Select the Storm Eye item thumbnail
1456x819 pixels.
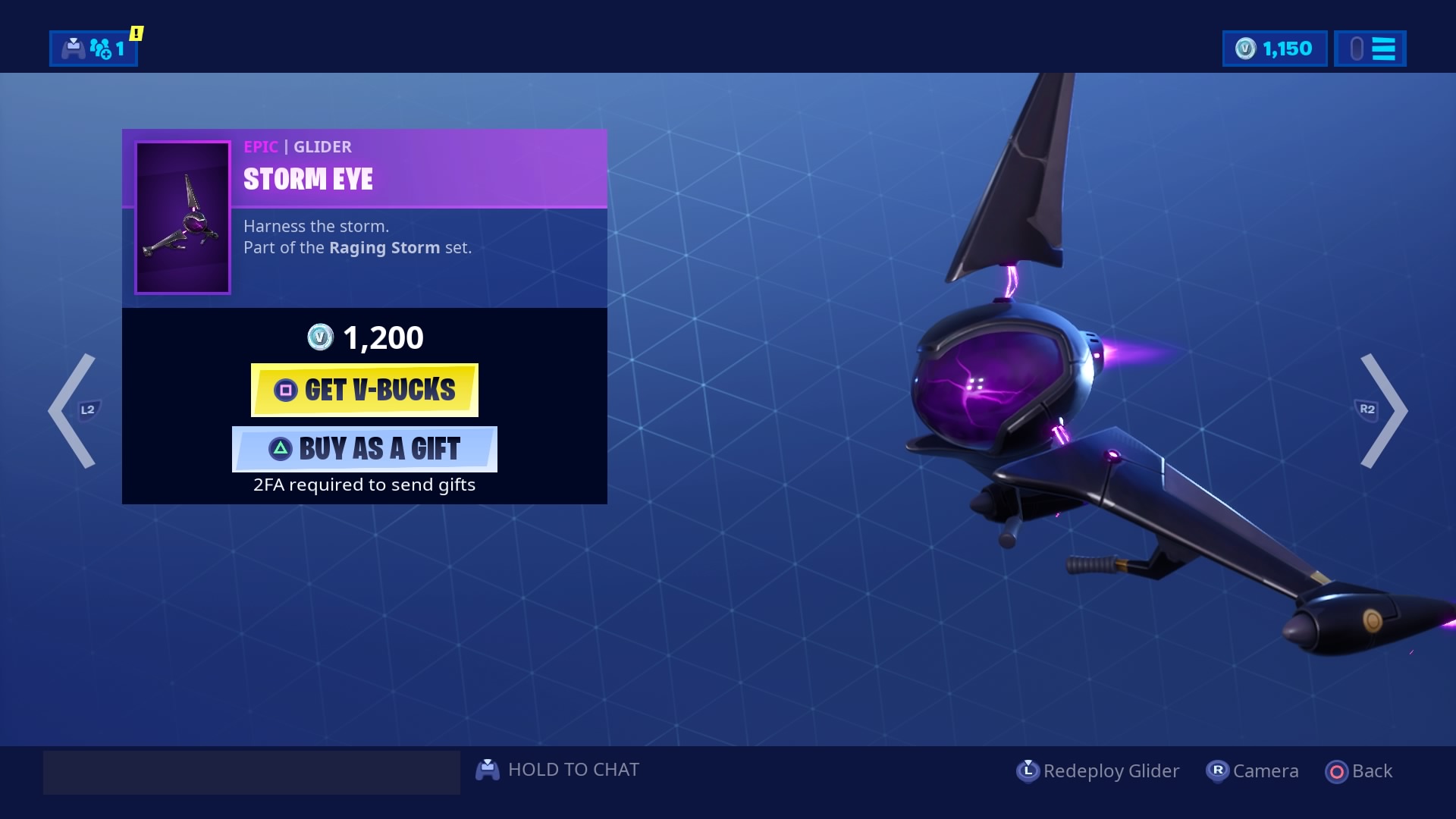[182, 217]
